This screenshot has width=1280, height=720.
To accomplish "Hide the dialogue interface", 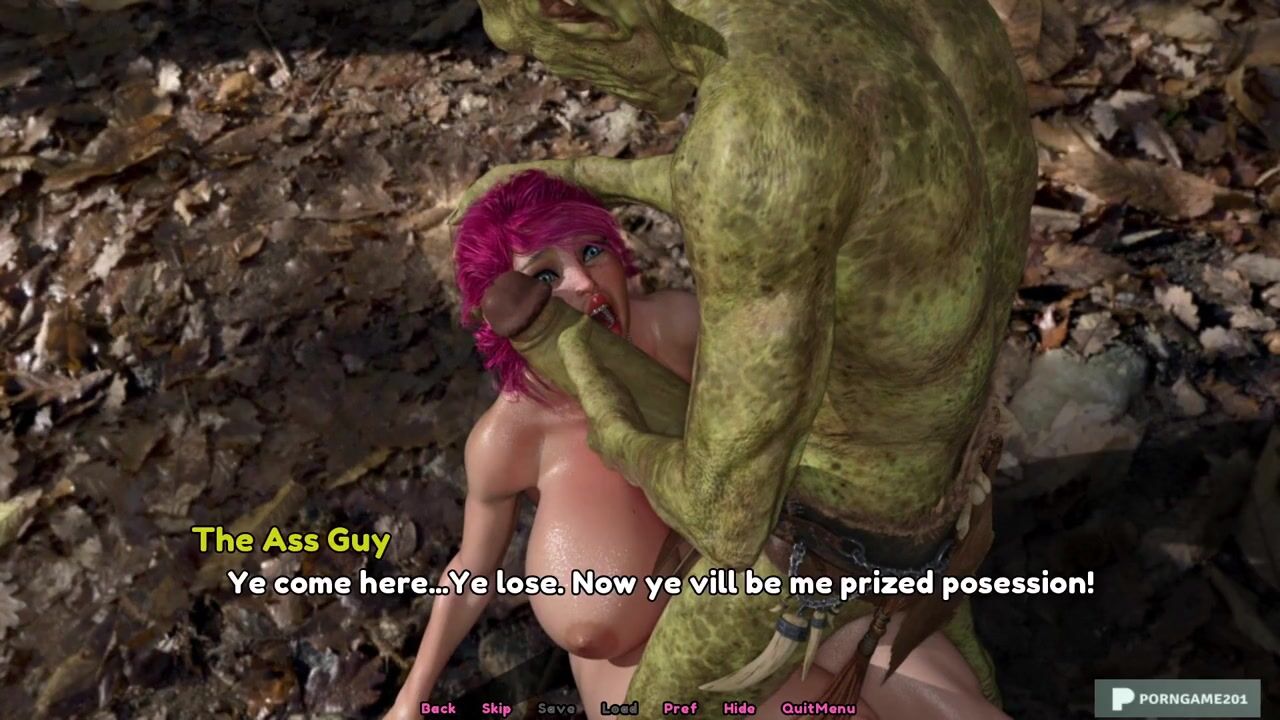I will (739, 708).
